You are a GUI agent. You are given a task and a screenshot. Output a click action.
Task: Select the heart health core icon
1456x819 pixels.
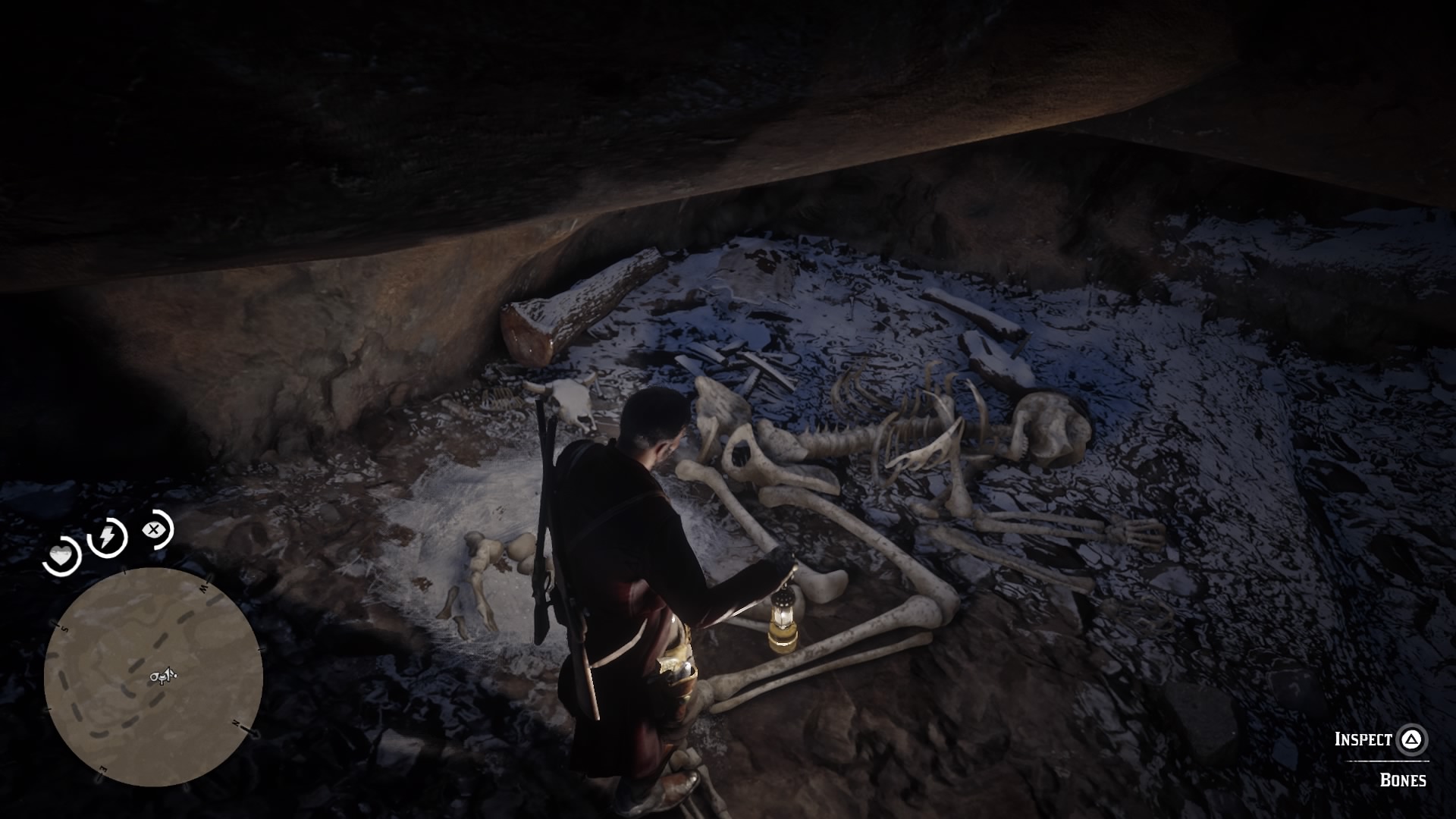[62, 556]
